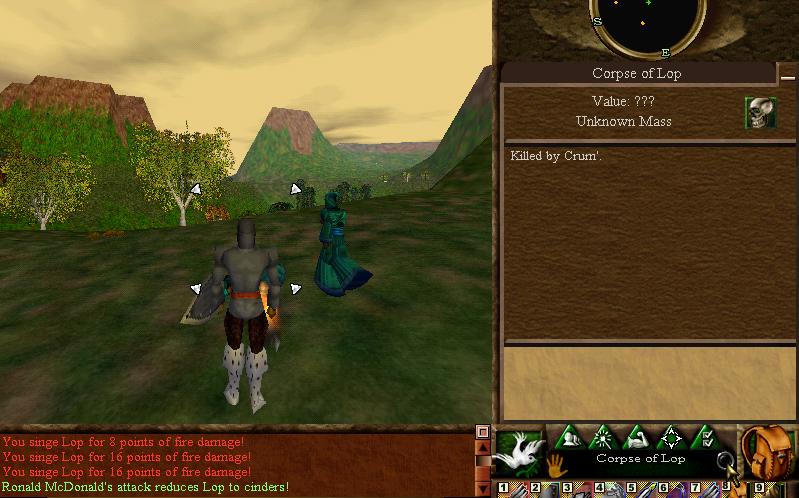Select shortcut slot 9
799x498 pixels.
tap(758, 489)
